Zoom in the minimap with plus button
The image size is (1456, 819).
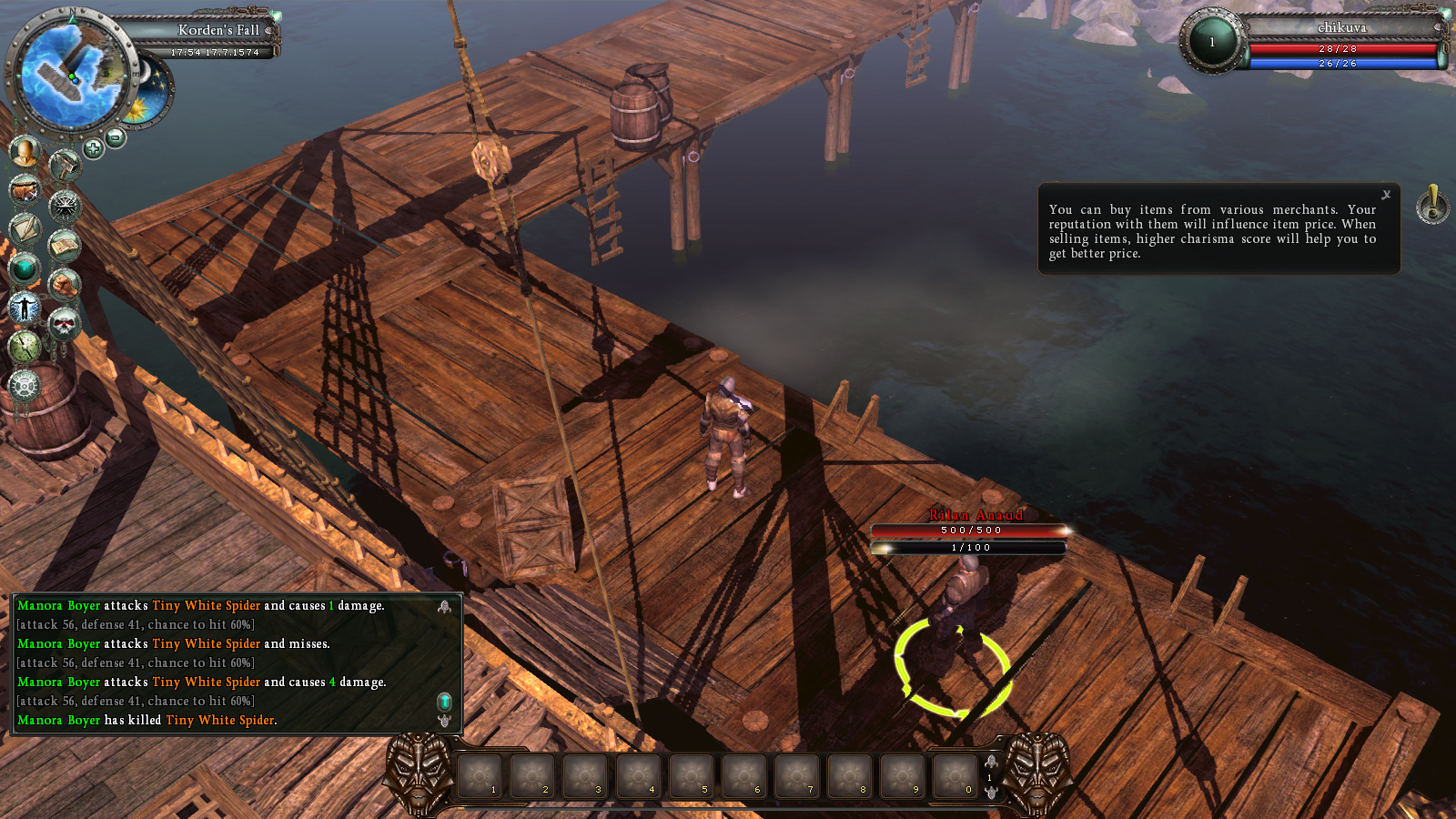tap(93, 147)
